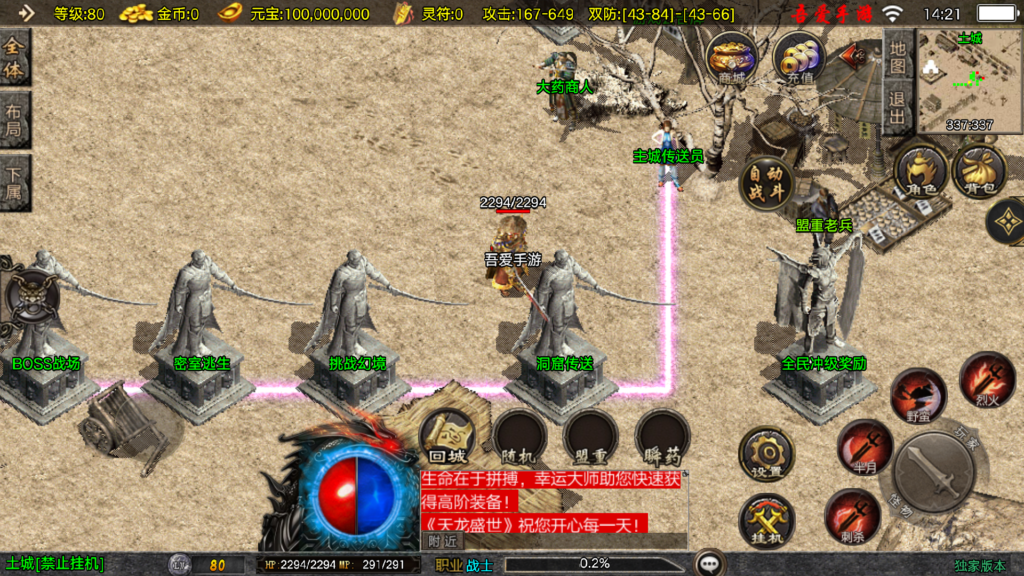Tap the 充值 recharge coins icon

[x=799, y=58]
